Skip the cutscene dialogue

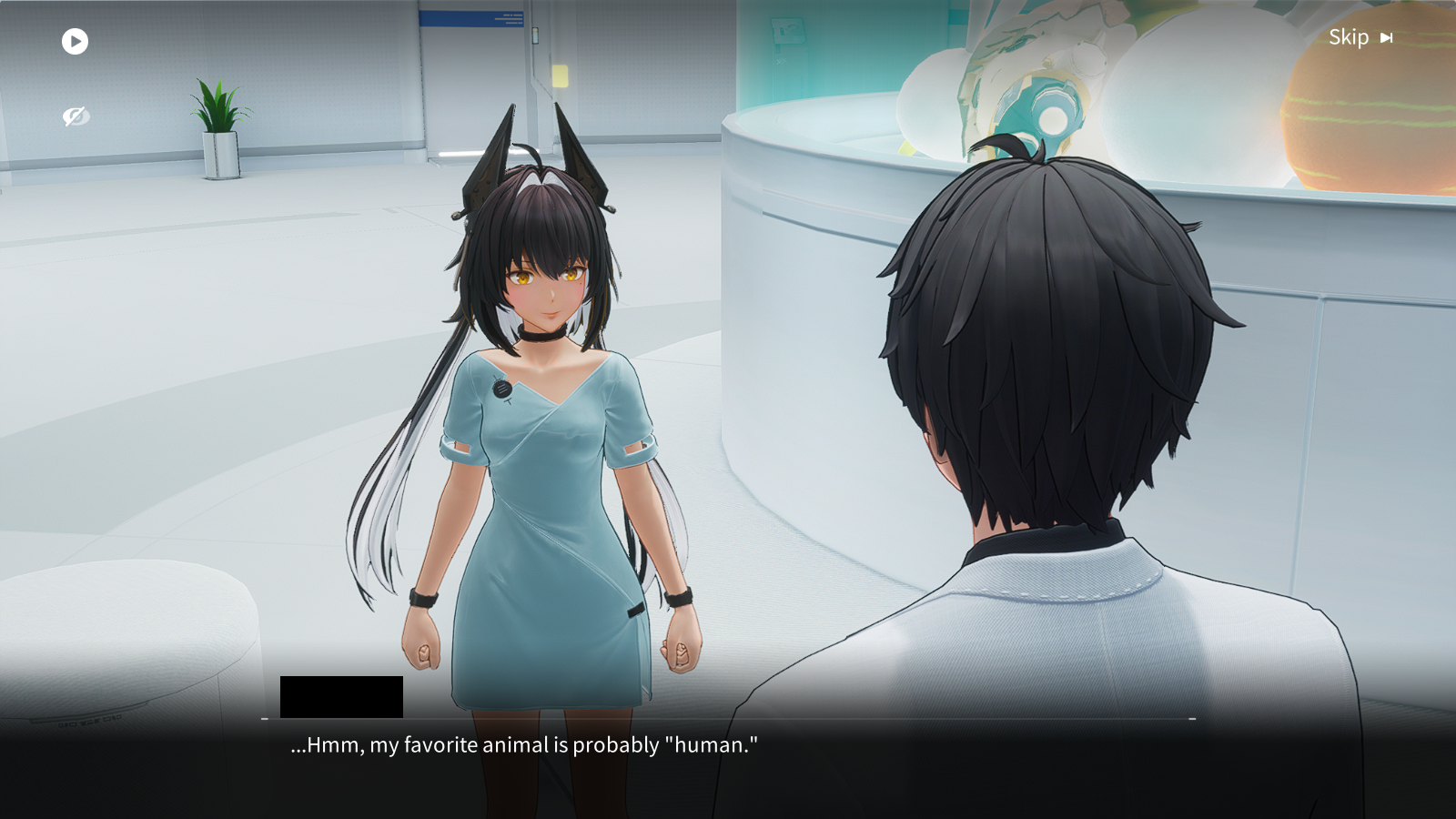coord(1360,37)
